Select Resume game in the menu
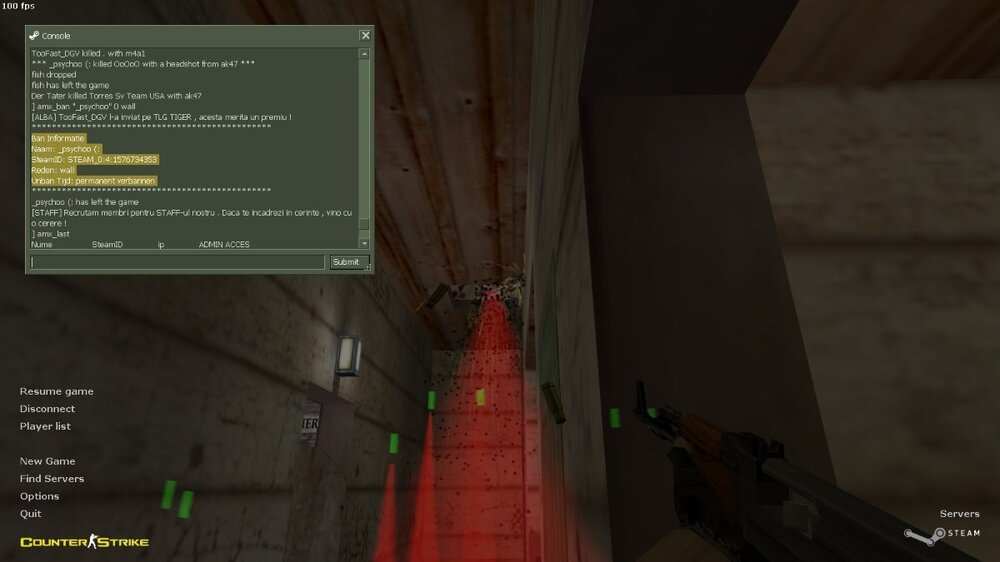The width and height of the screenshot is (1000, 562). 56,391
